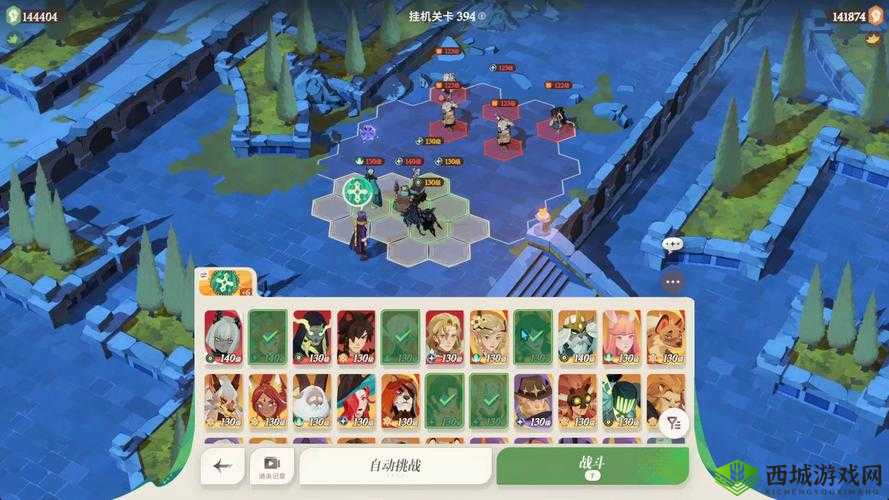Select the green medallion unit on the hex grid
The image size is (889, 500).
[x=357, y=191]
